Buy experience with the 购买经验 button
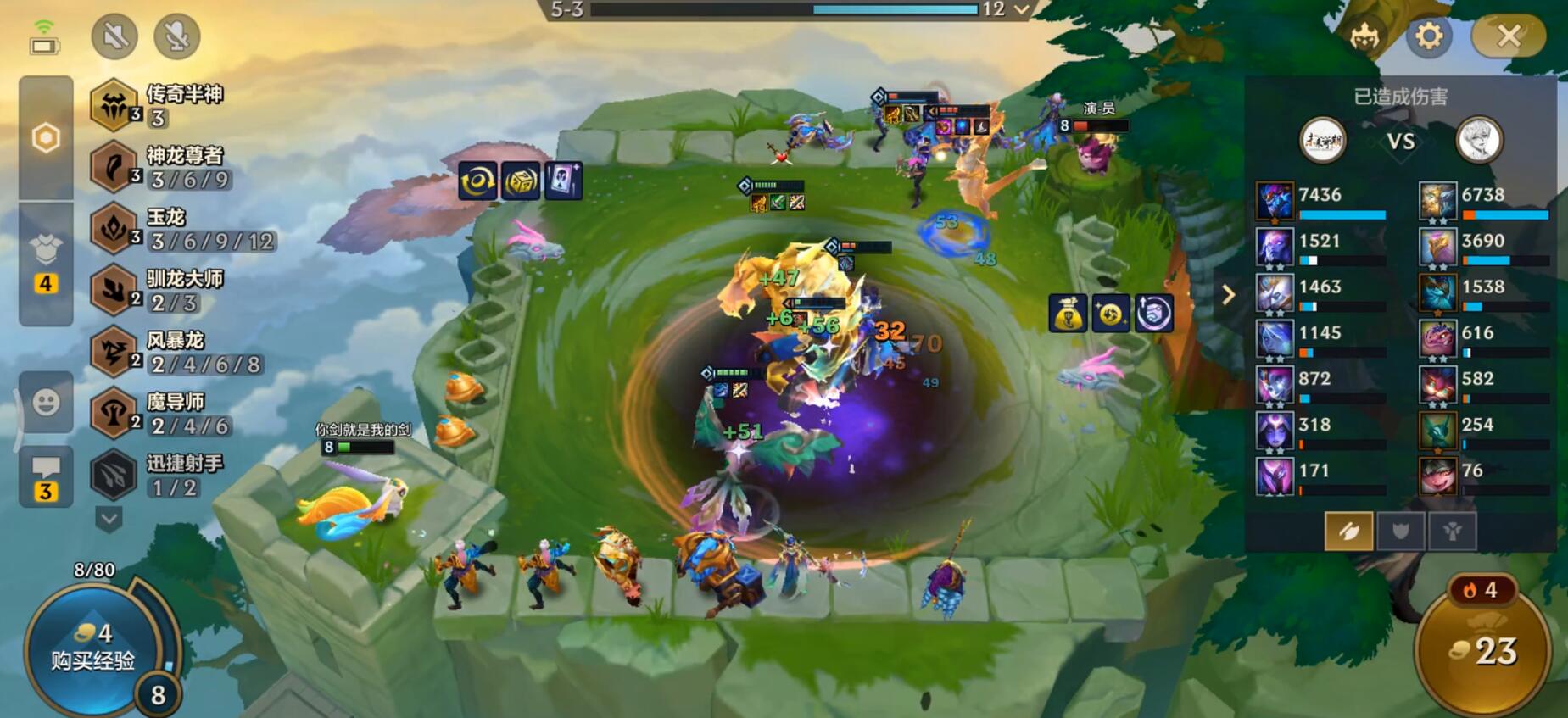Viewport: 1568px width, 718px height. click(x=92, y=648)
